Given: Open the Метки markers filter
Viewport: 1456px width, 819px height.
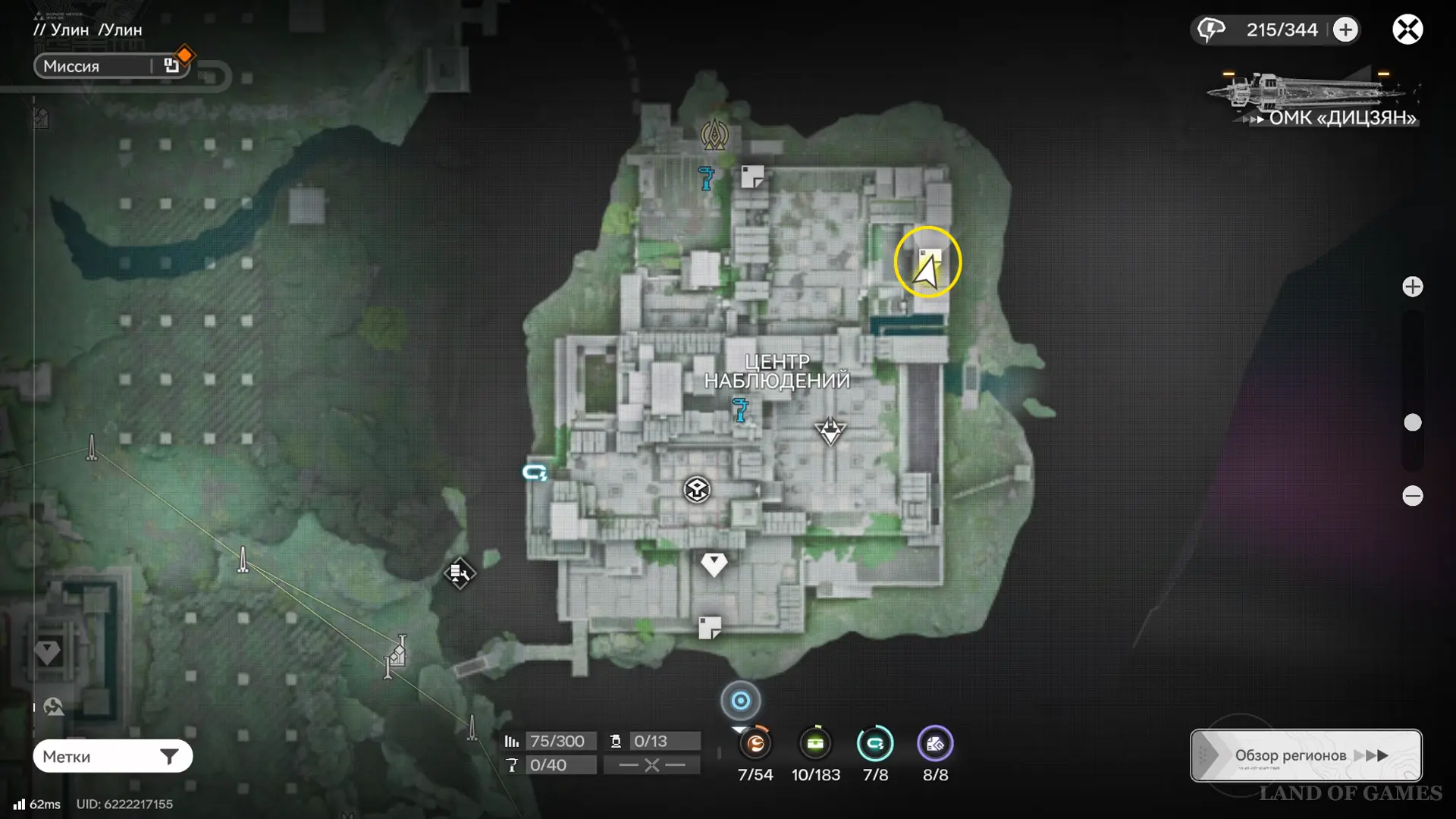Looking at the screenshot, I should coord(112,756).
